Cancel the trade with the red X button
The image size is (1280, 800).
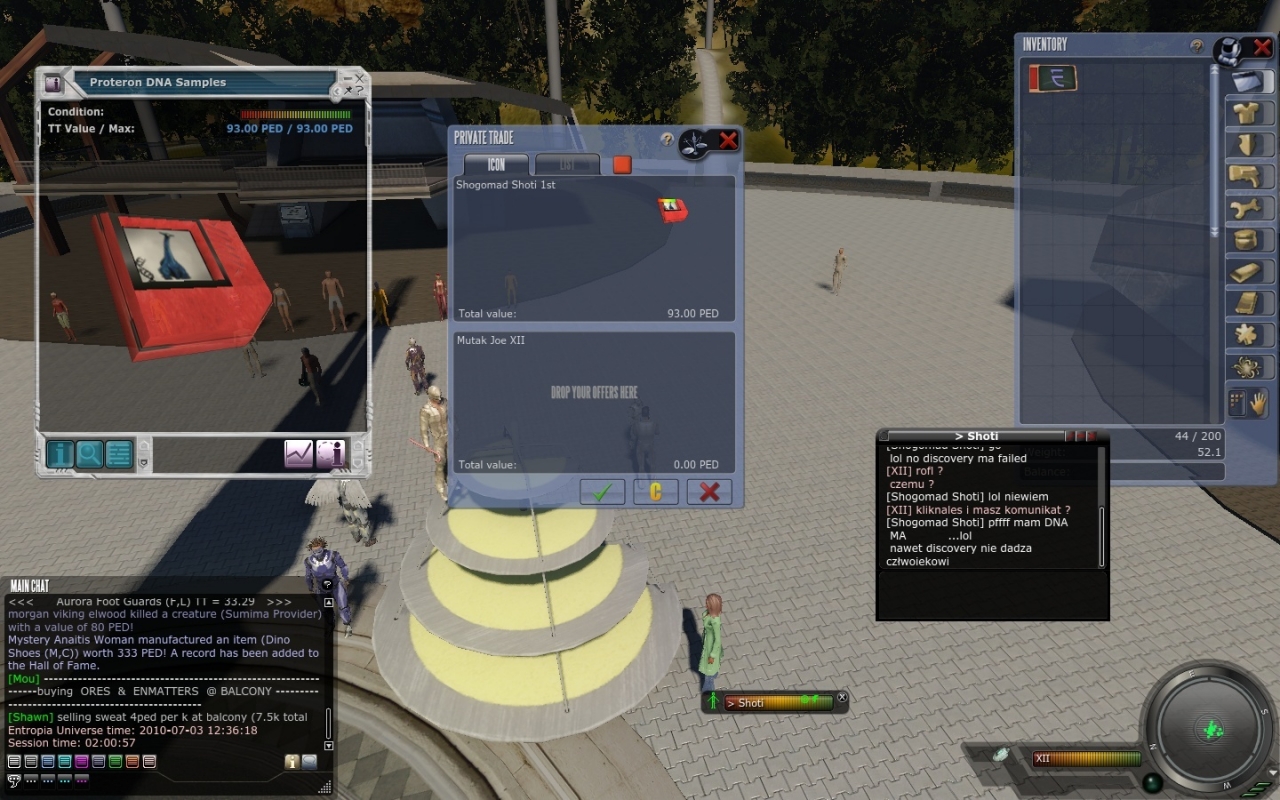pos(709,492)
